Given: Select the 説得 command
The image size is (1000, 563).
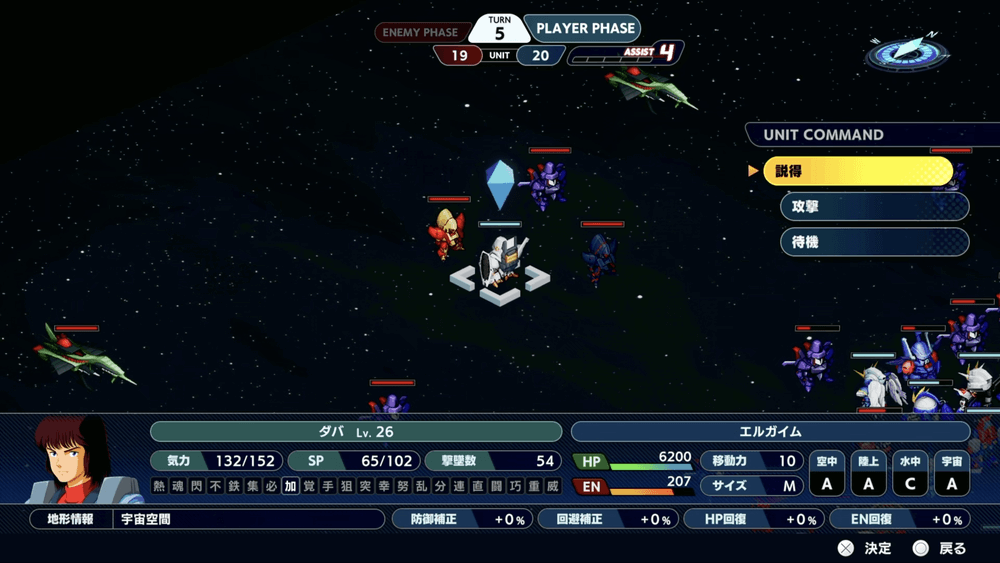Looking at the screenshot, I should tap(858, 171).
